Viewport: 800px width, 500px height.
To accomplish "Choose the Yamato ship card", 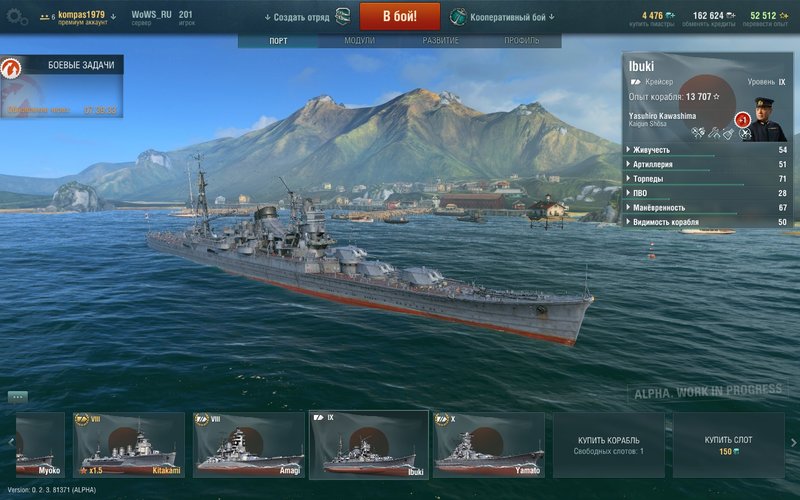I will click(x=489, y=445).
